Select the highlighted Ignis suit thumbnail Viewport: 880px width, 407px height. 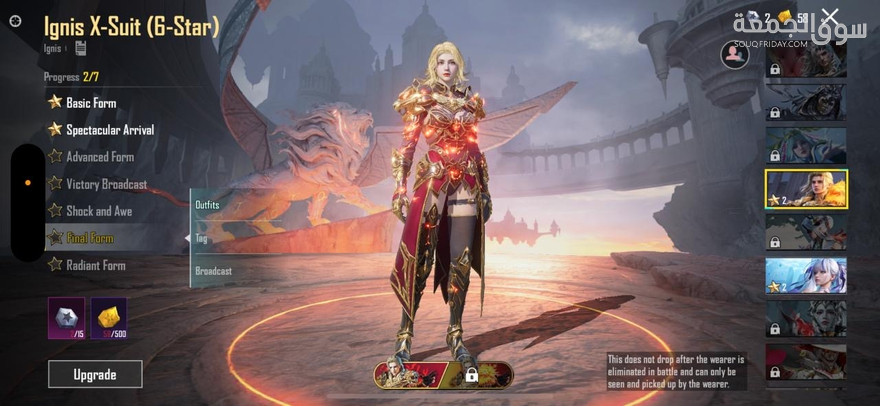click(806, 189)
